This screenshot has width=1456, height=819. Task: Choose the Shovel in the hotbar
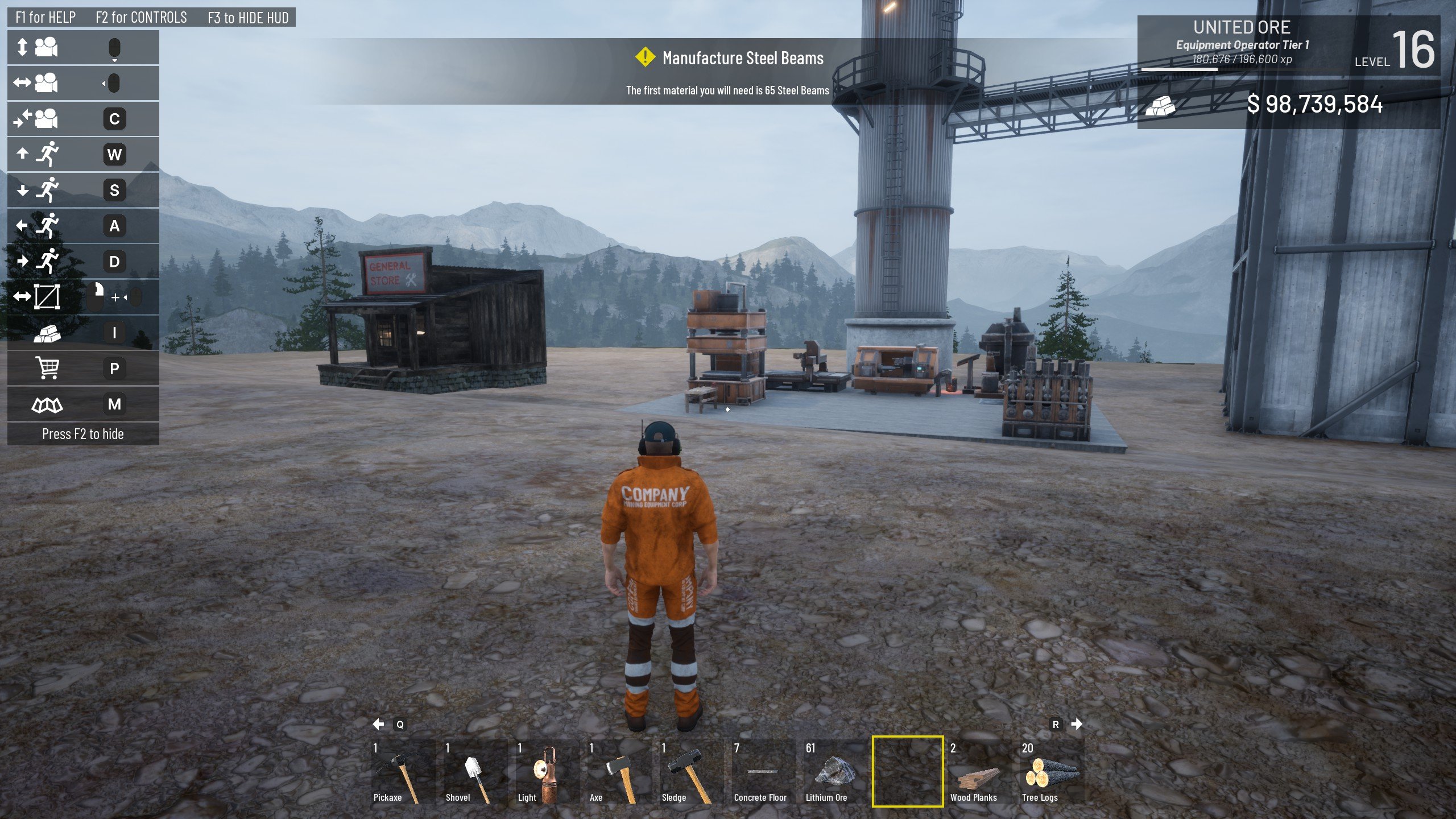(474, 772)
